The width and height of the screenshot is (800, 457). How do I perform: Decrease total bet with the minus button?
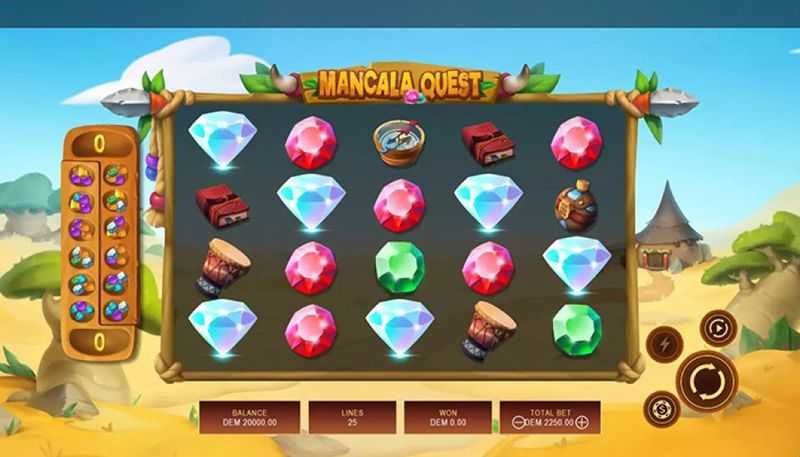[518, 422]
